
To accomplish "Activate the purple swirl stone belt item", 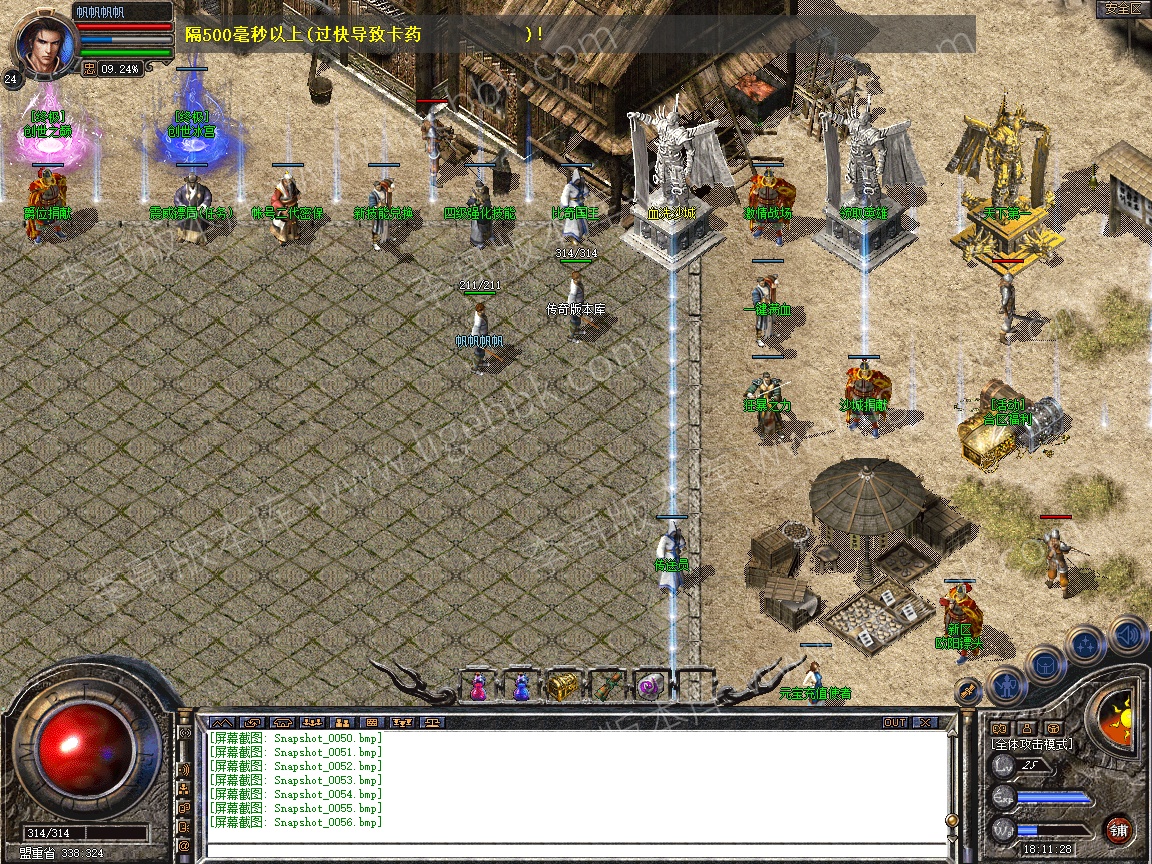I will (649, 687).
